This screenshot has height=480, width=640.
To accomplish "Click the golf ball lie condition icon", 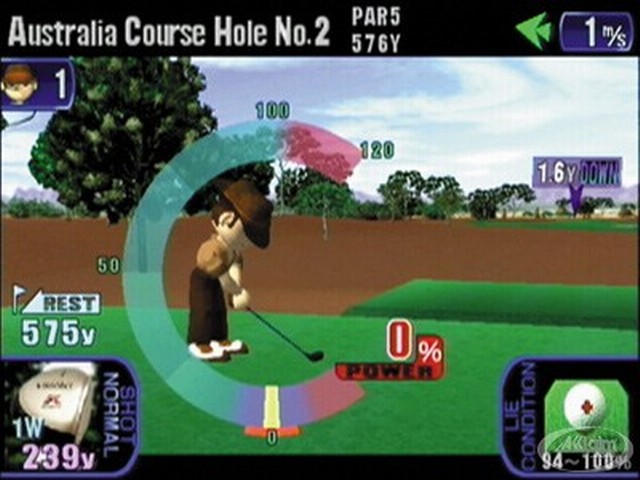I will 584,407.
